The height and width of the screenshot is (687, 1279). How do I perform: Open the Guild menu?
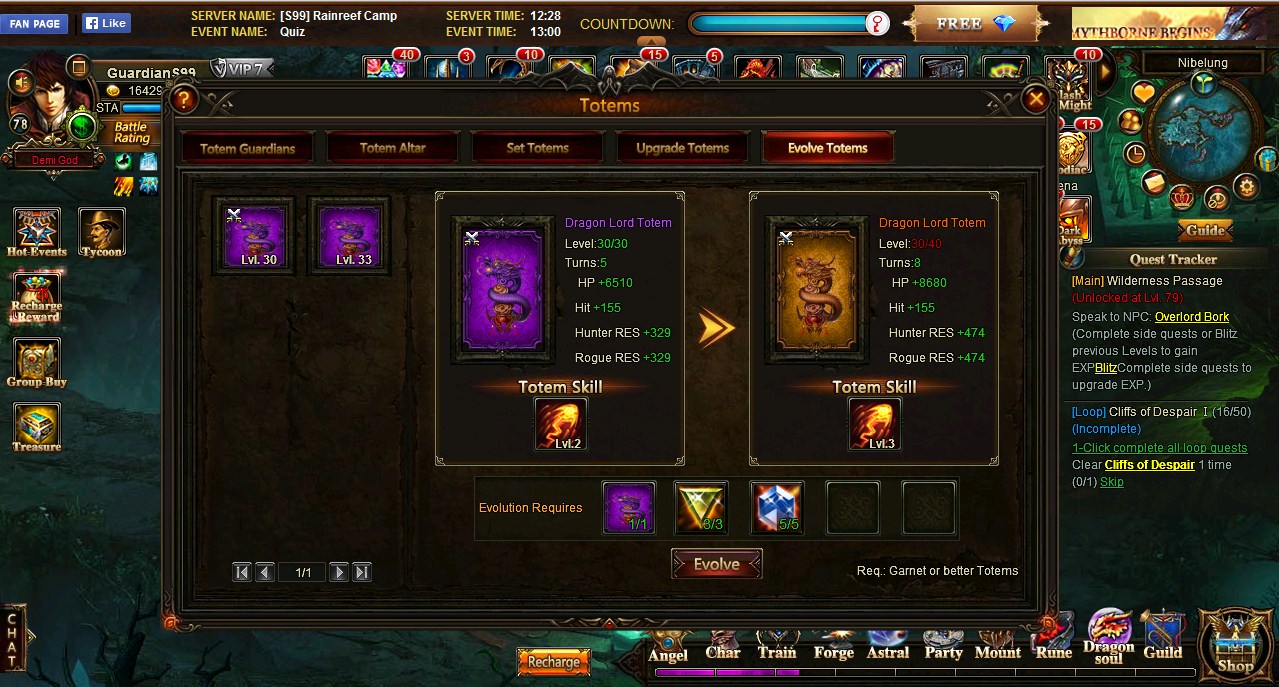click(x=1162, y=638)
